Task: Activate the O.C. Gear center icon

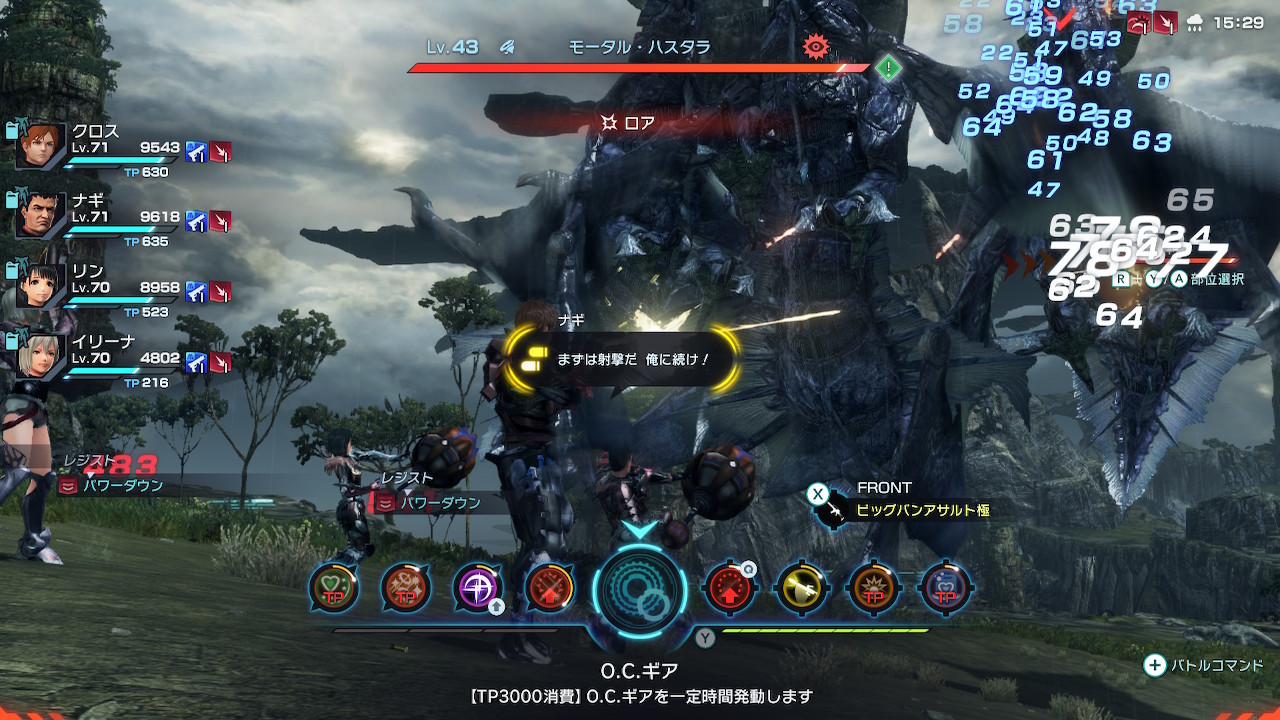Action: pyautogui.click(x=640, y=589)
